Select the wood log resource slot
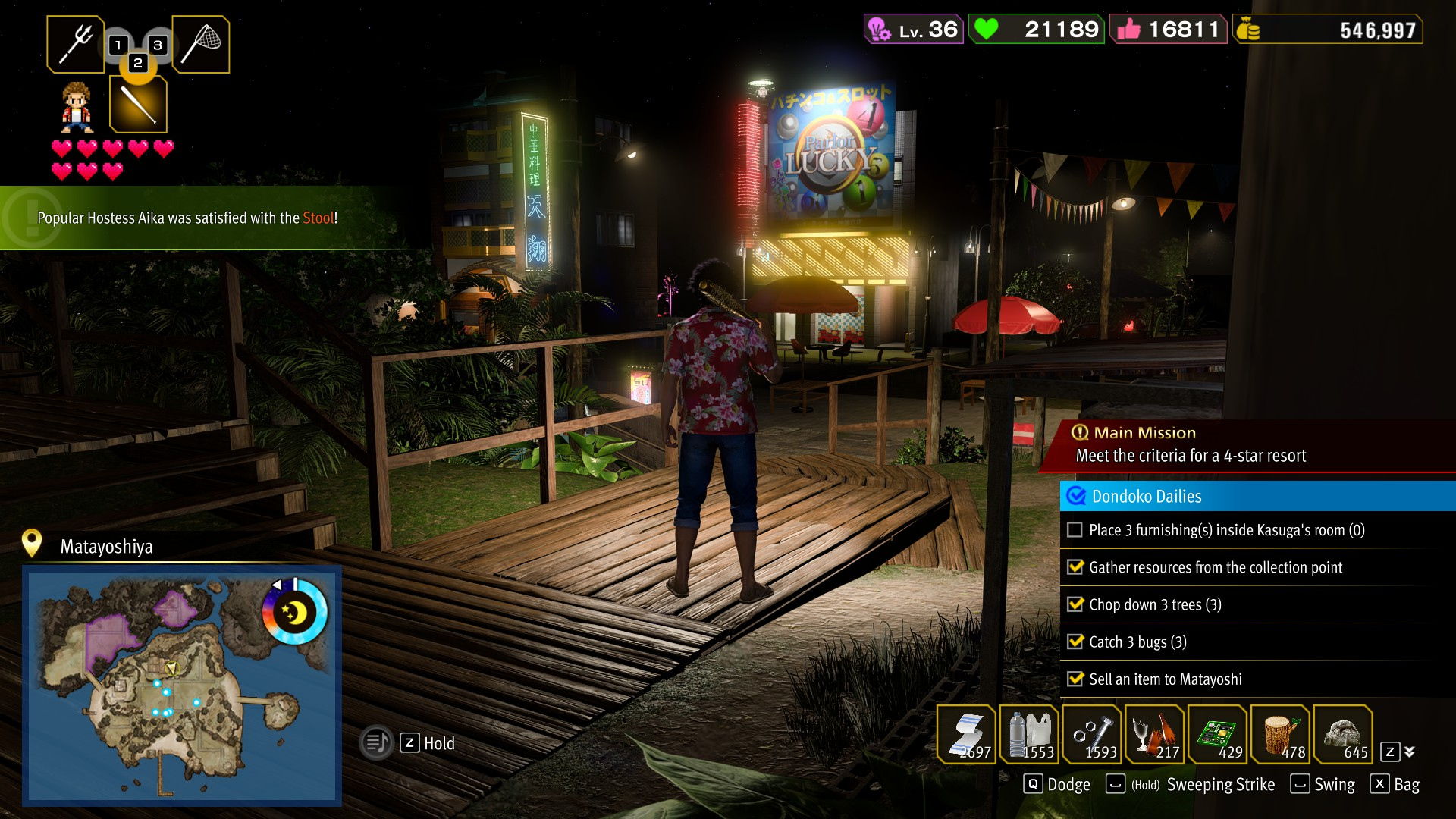1456x819 pixels. (1281, 734)
